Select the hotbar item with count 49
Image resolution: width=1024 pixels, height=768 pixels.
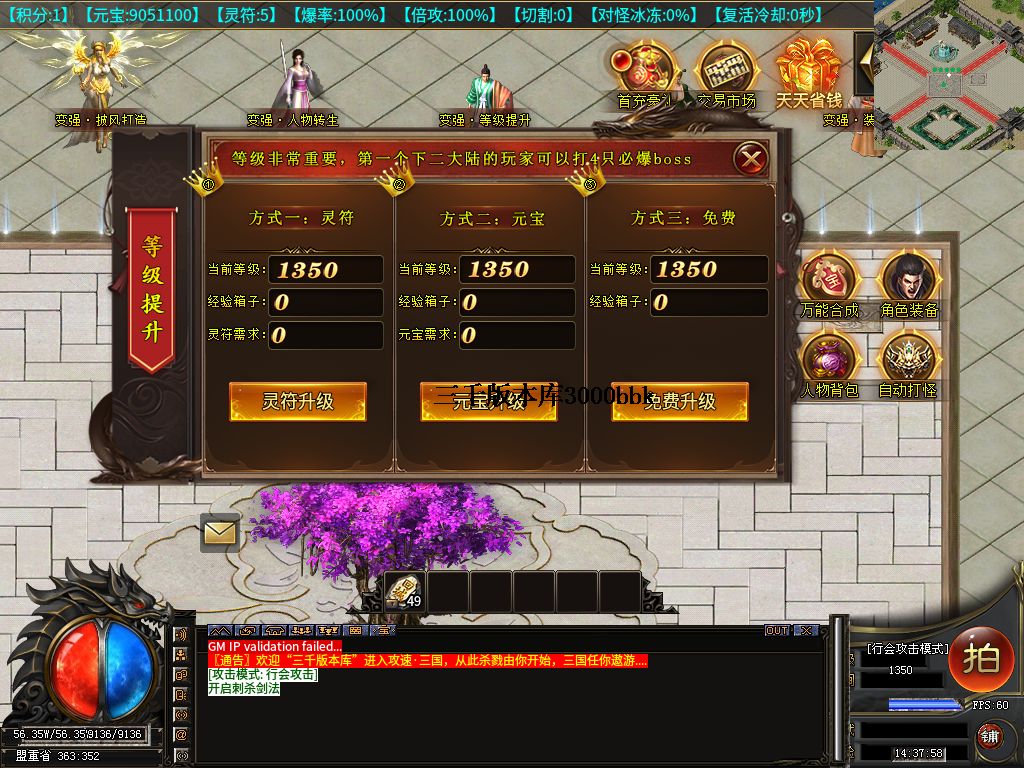coord(405,591)
